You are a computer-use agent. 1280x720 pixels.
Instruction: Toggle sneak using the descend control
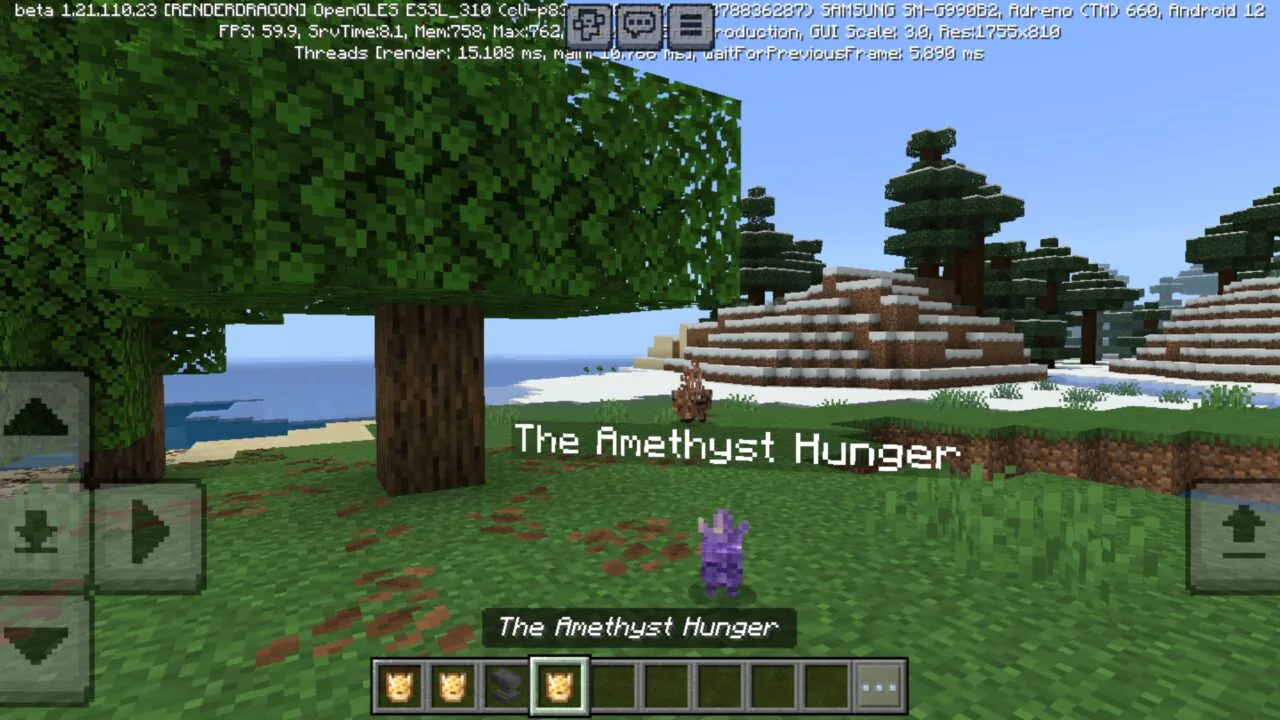[x=38, y=531]
